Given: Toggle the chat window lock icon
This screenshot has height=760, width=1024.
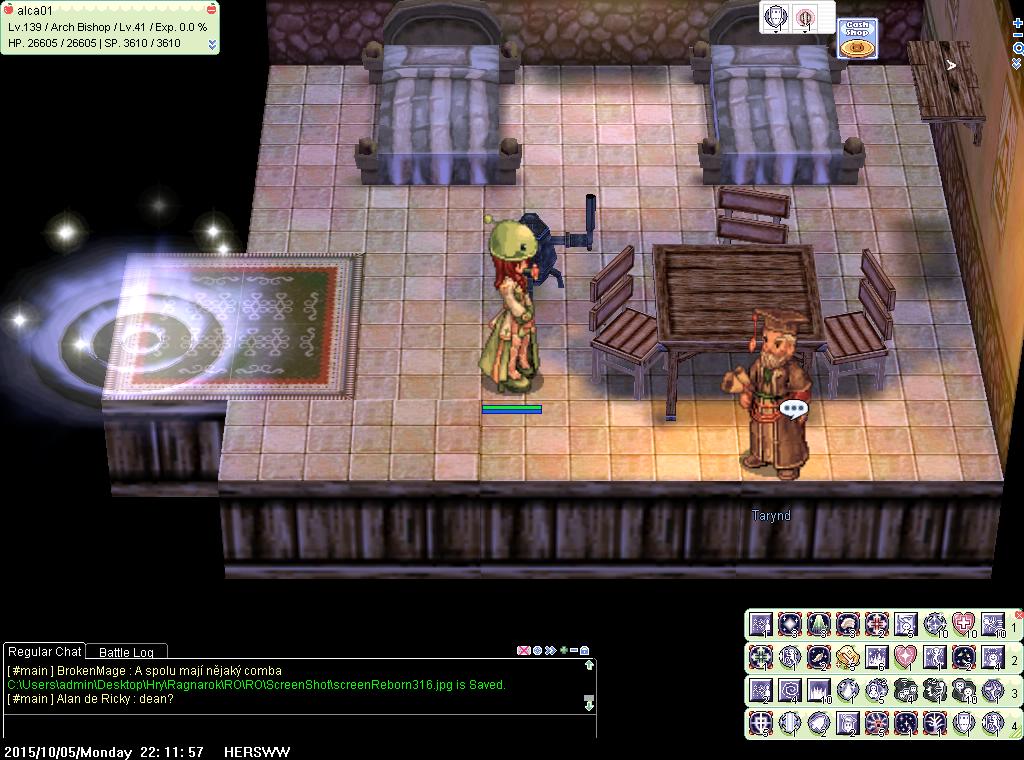Looking at the screenshot, I should pyautogui.click(x=585, y=650).
